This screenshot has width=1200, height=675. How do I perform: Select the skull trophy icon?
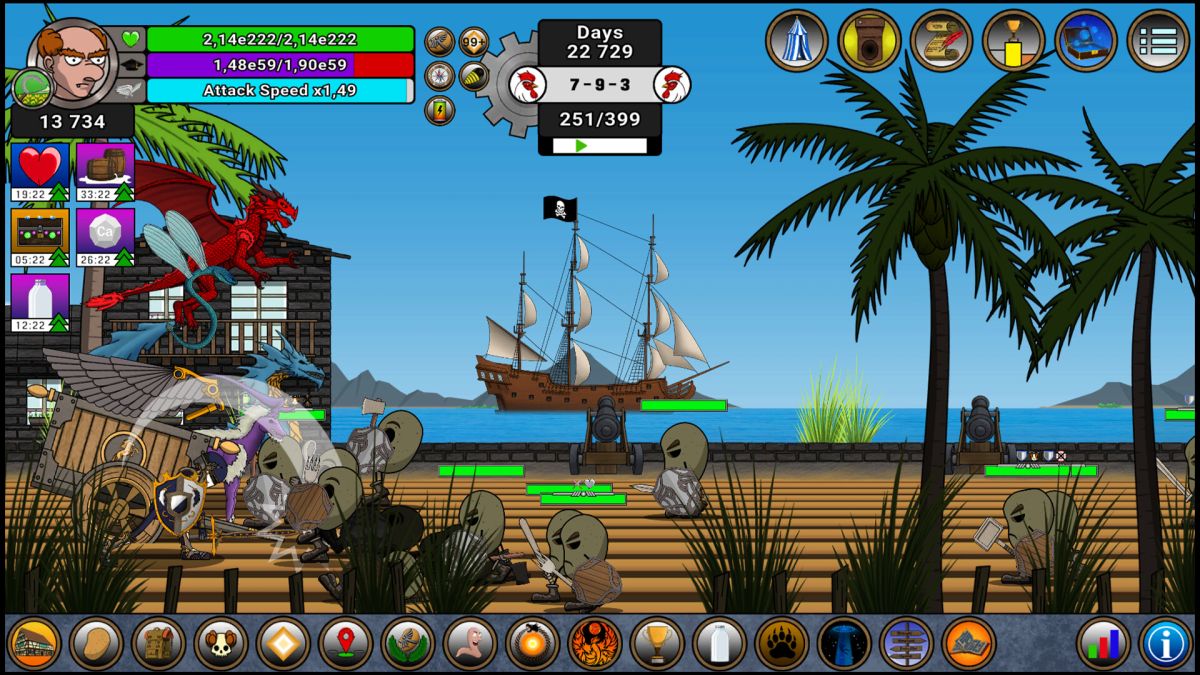coord(221,643)
